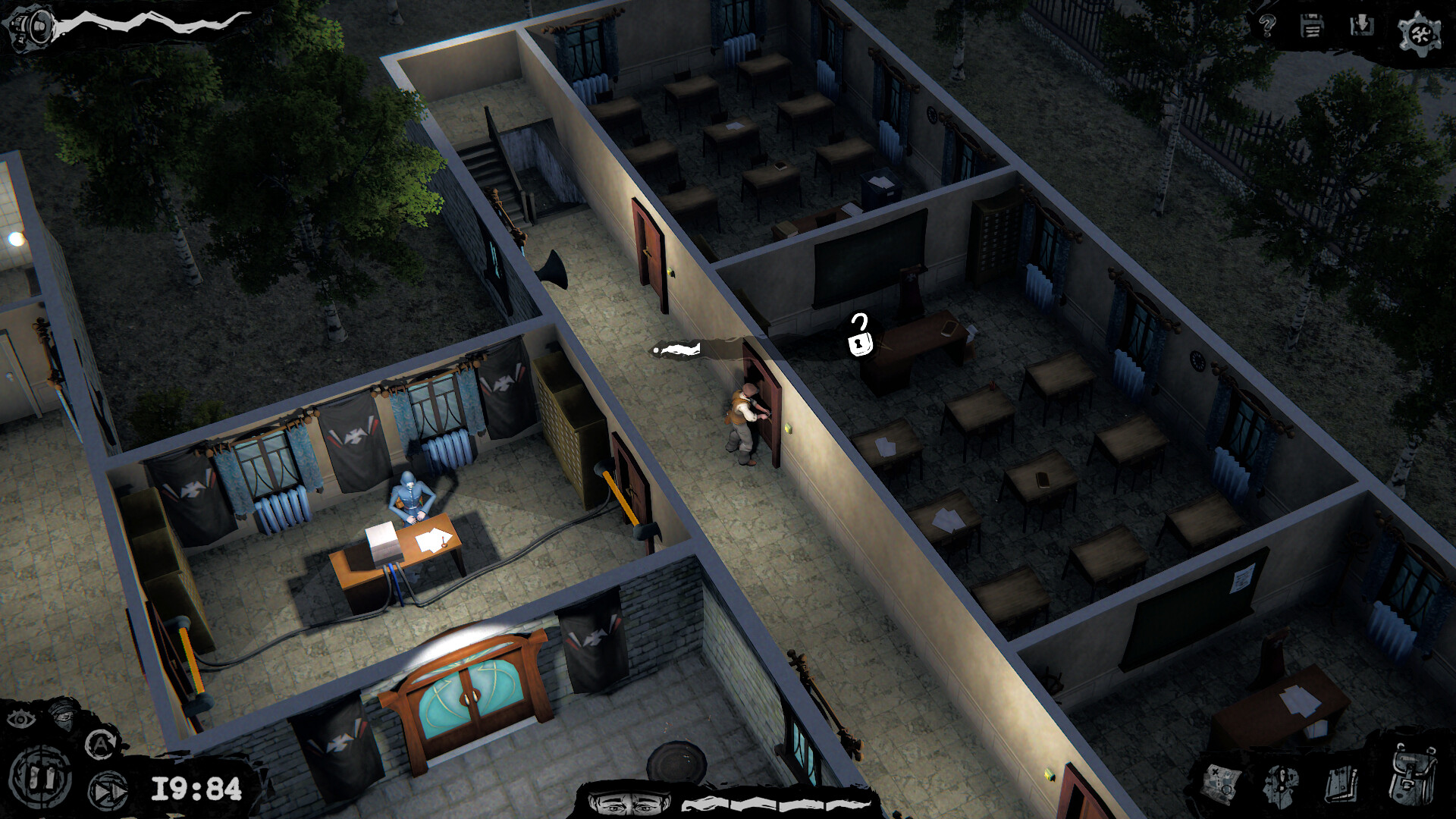Toggle the stealth eye indicator
This screenshot has width=1456, height=819.
pyautogui.click(x=20, y=719)
